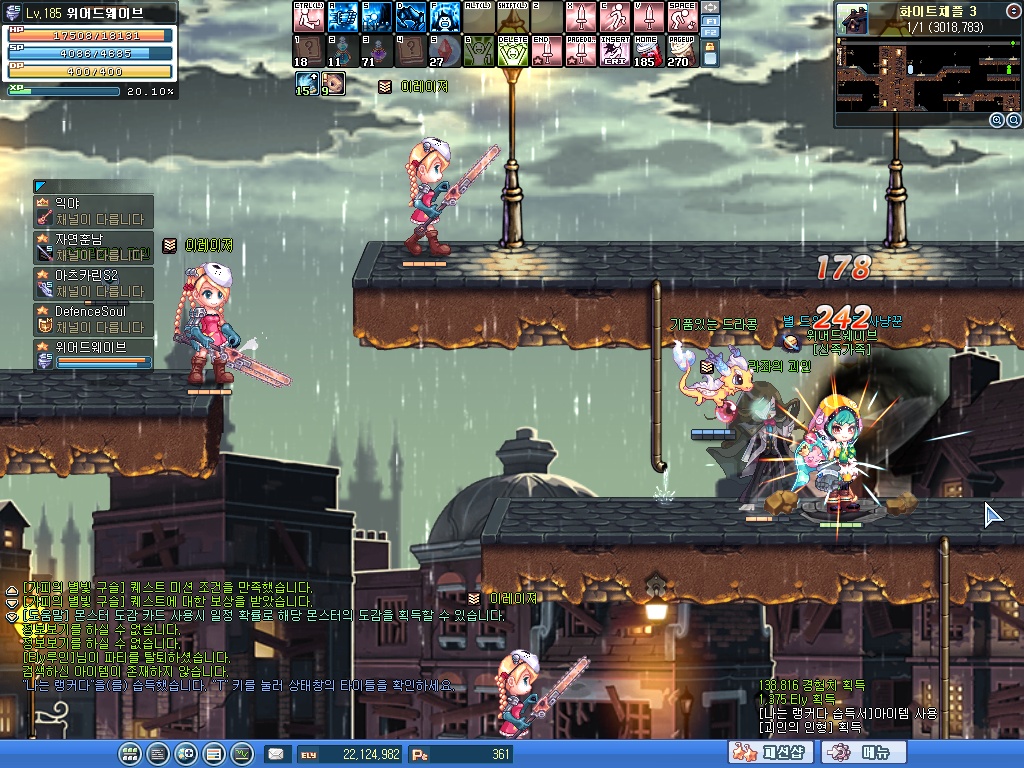Activate the CRI skill on INSERT slot

tap(613, 51)
